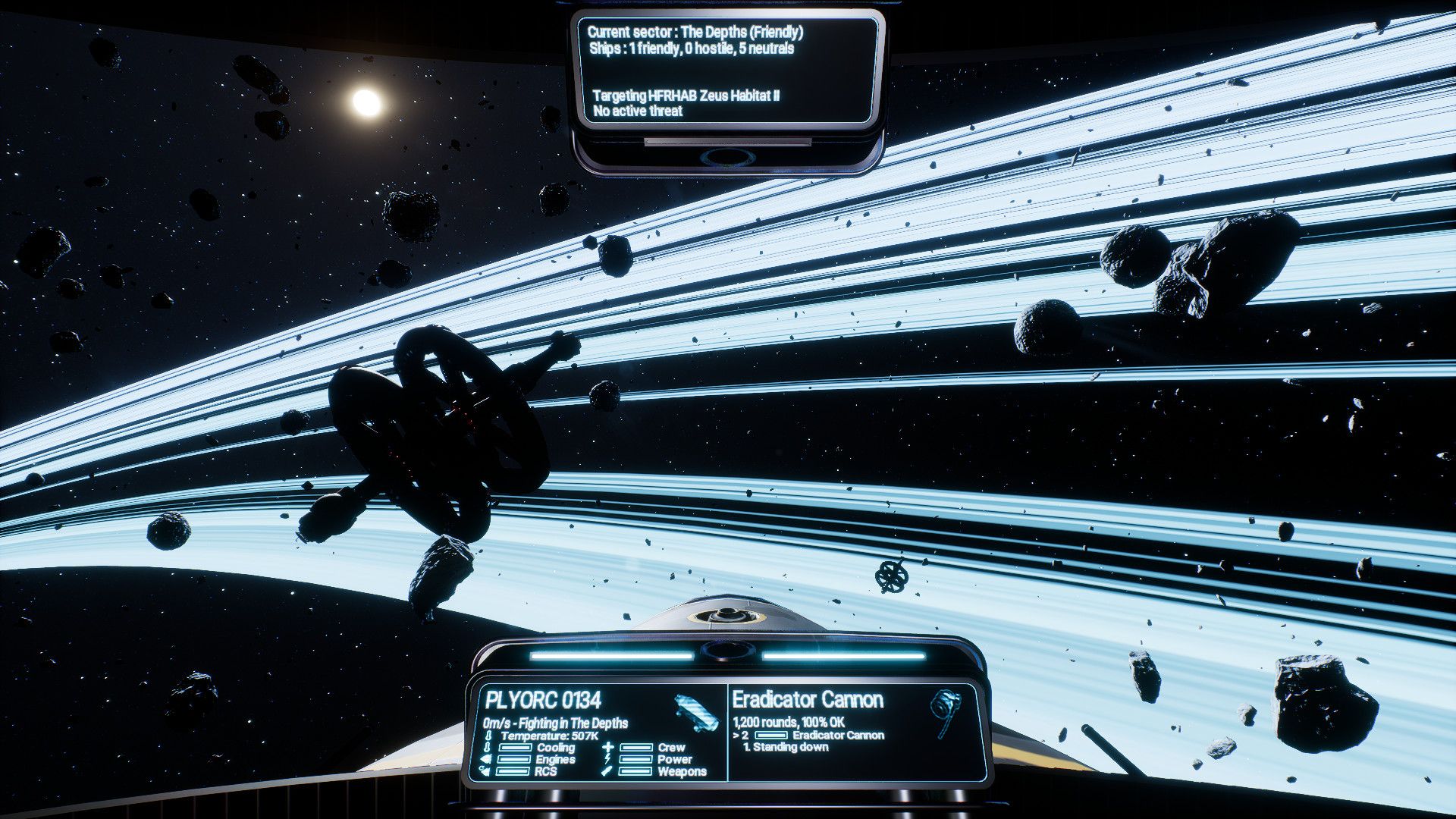Click the Crew status bar
This screenshot has height=819, width=1456.
pos(637,747)
